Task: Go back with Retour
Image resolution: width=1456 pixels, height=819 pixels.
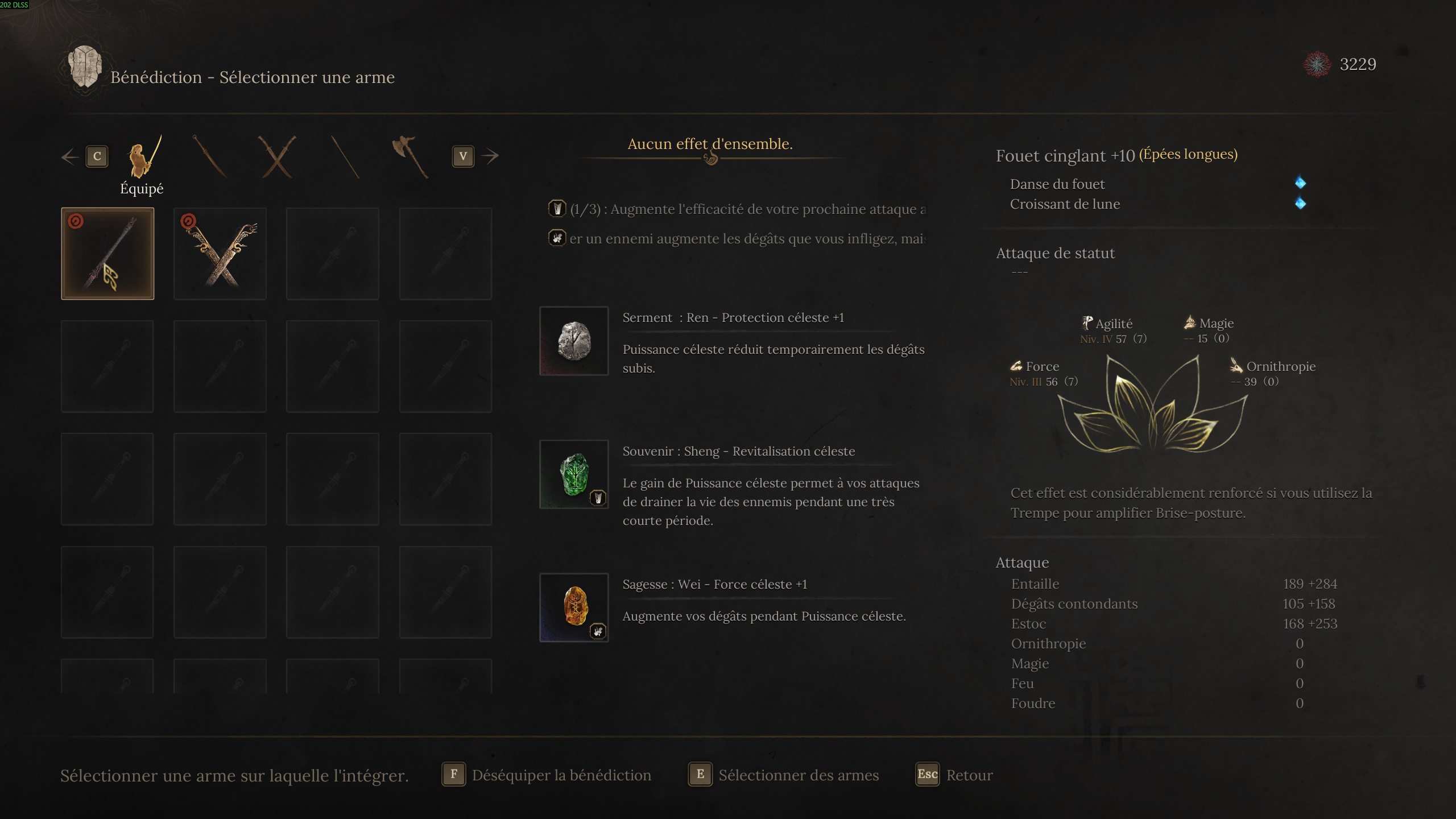Action: click(x=954, y=775)
